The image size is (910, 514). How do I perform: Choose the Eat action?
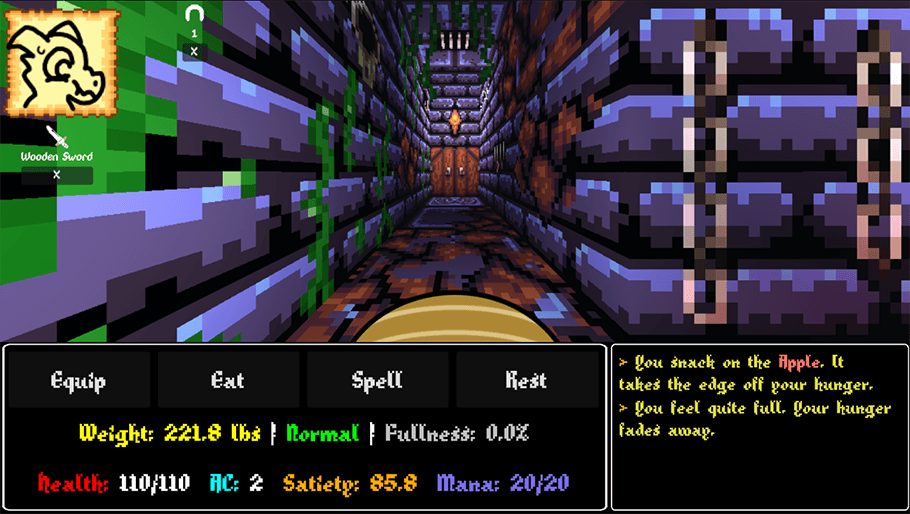228,380
